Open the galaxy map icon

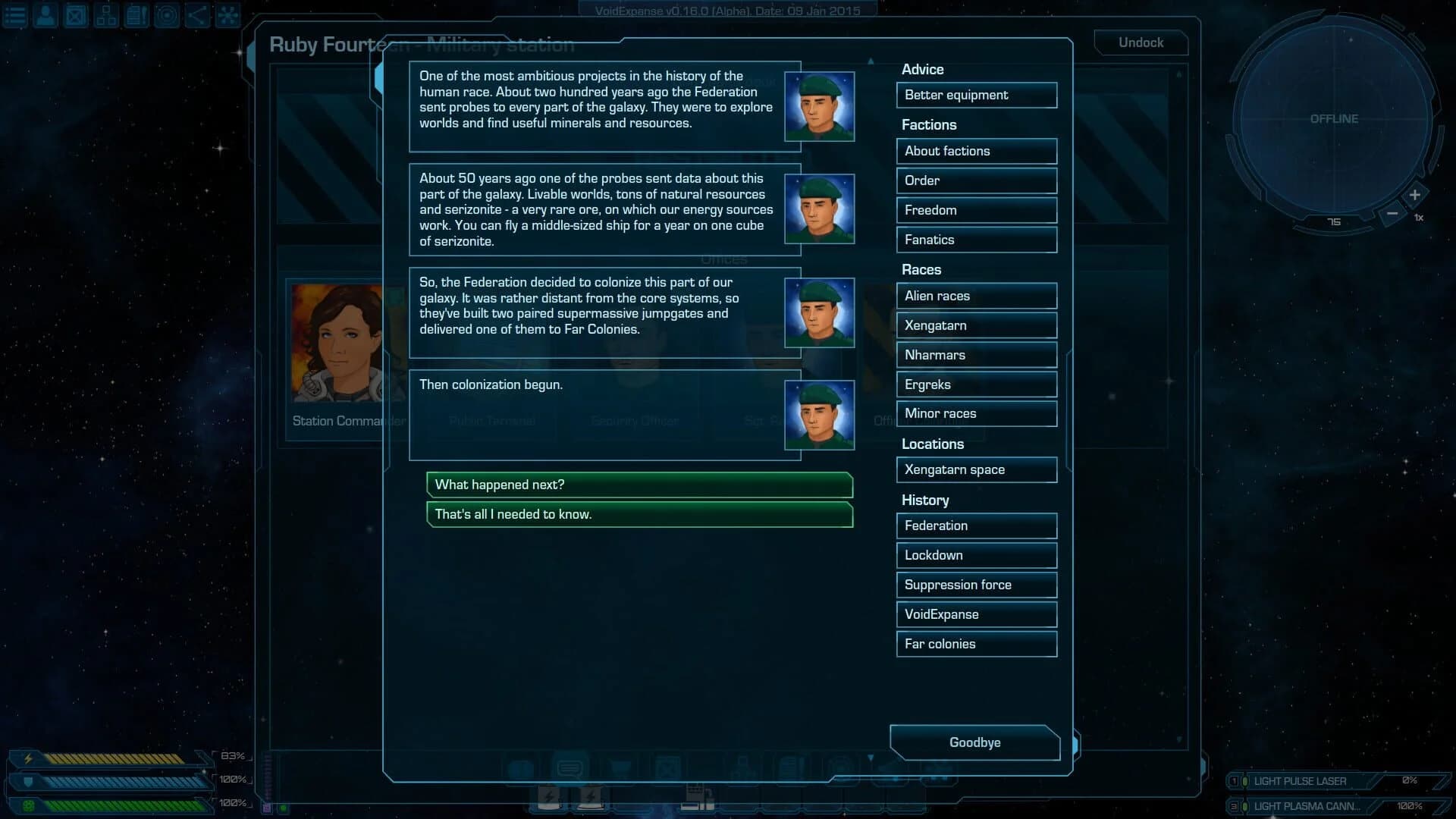pyautogui.click(x=227, y=15)
